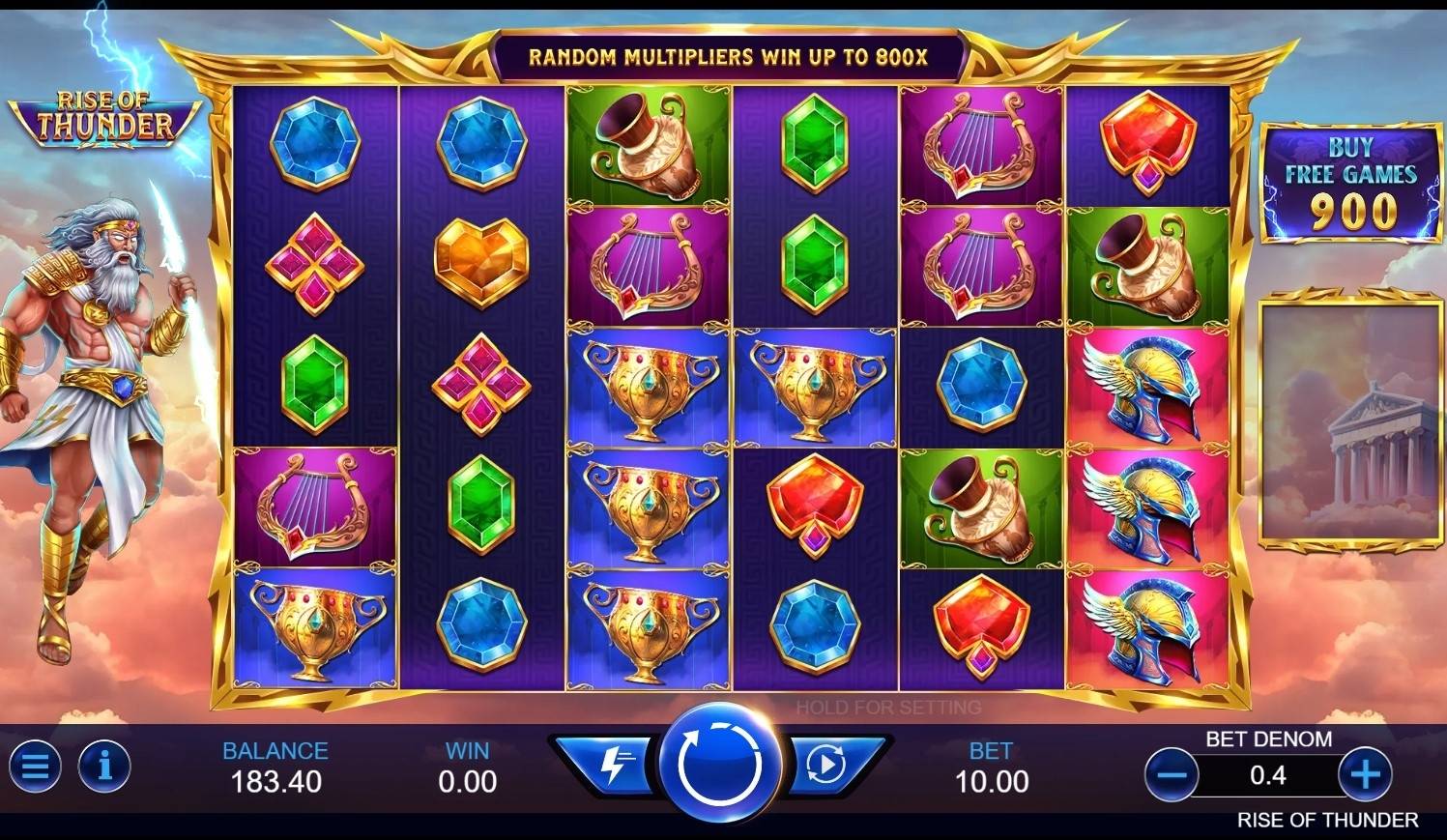The height and width of the screenshot is (840, 1447).
Task: Increase bet denom with the plus button
Action: point(1365,774)
